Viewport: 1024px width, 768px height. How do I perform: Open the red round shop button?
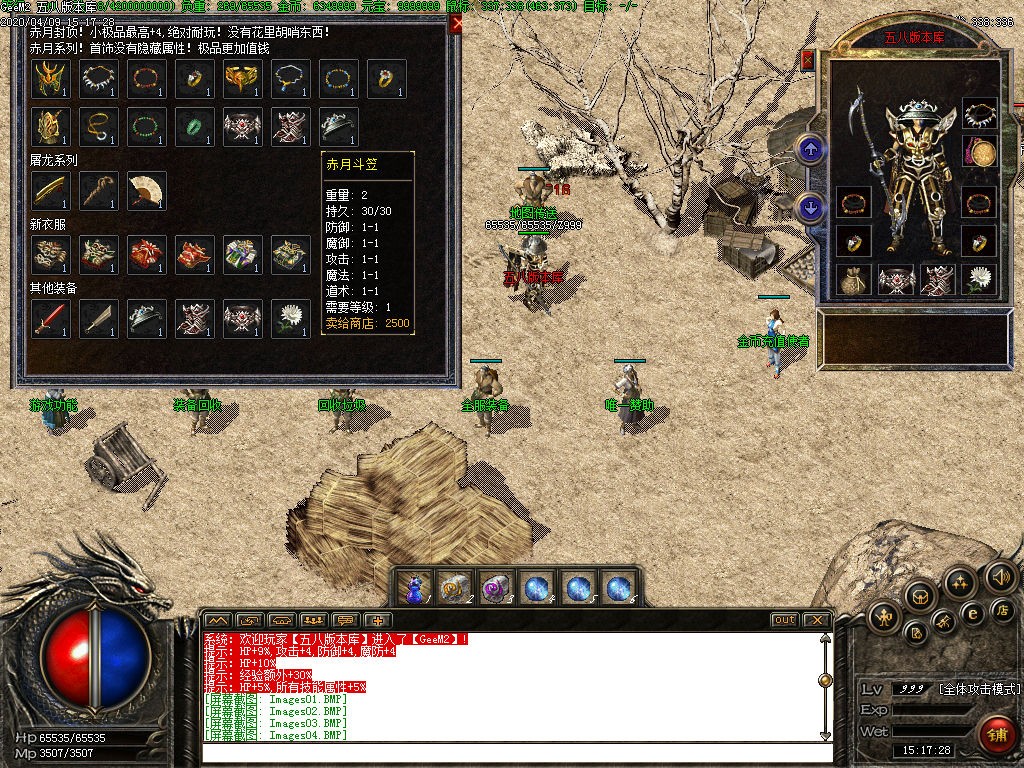[x=995, y=734]
